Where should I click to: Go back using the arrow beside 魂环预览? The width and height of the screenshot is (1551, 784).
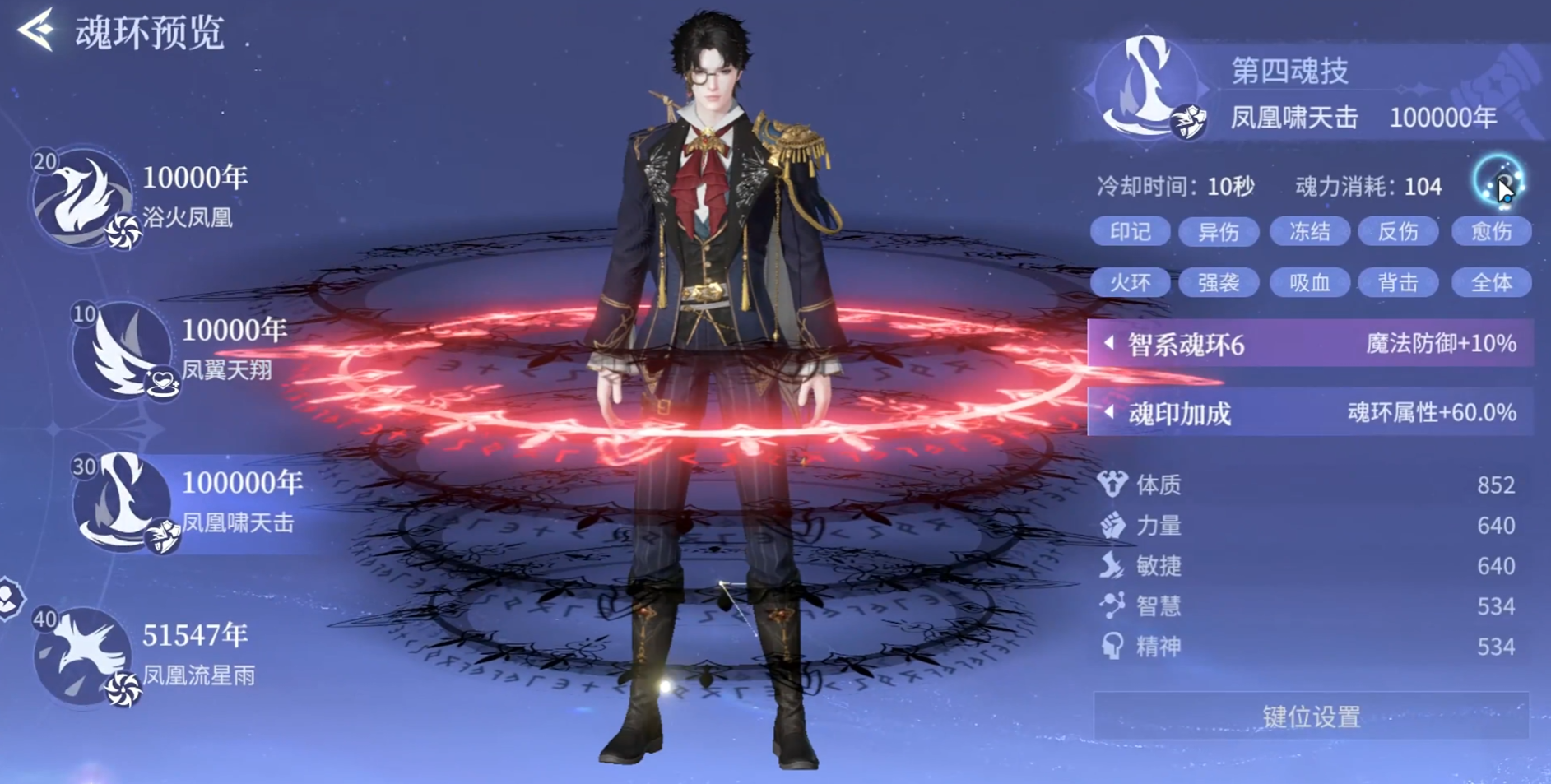(x=37, y=30)
